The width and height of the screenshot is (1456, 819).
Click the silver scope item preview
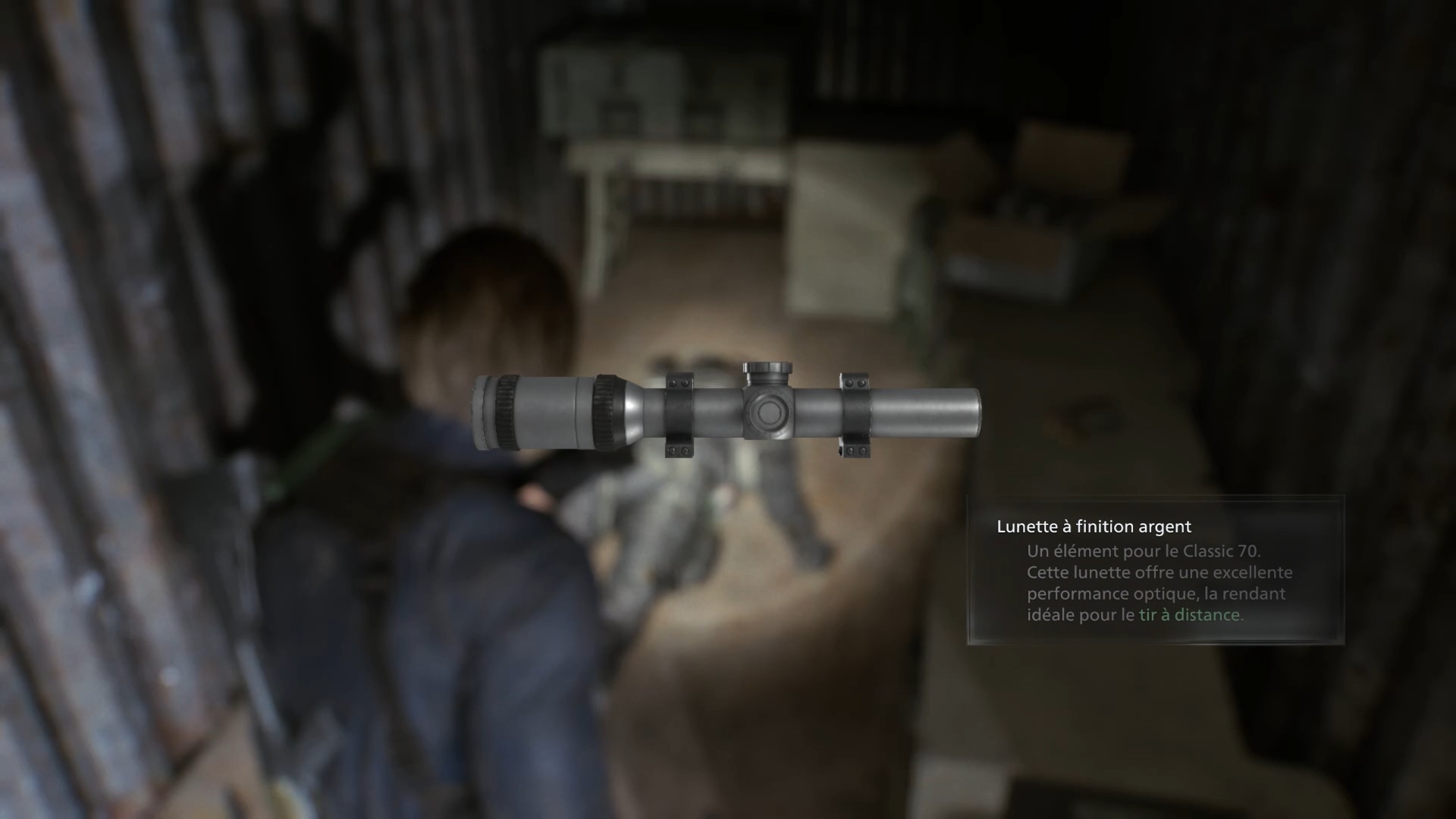pos(726,412)
